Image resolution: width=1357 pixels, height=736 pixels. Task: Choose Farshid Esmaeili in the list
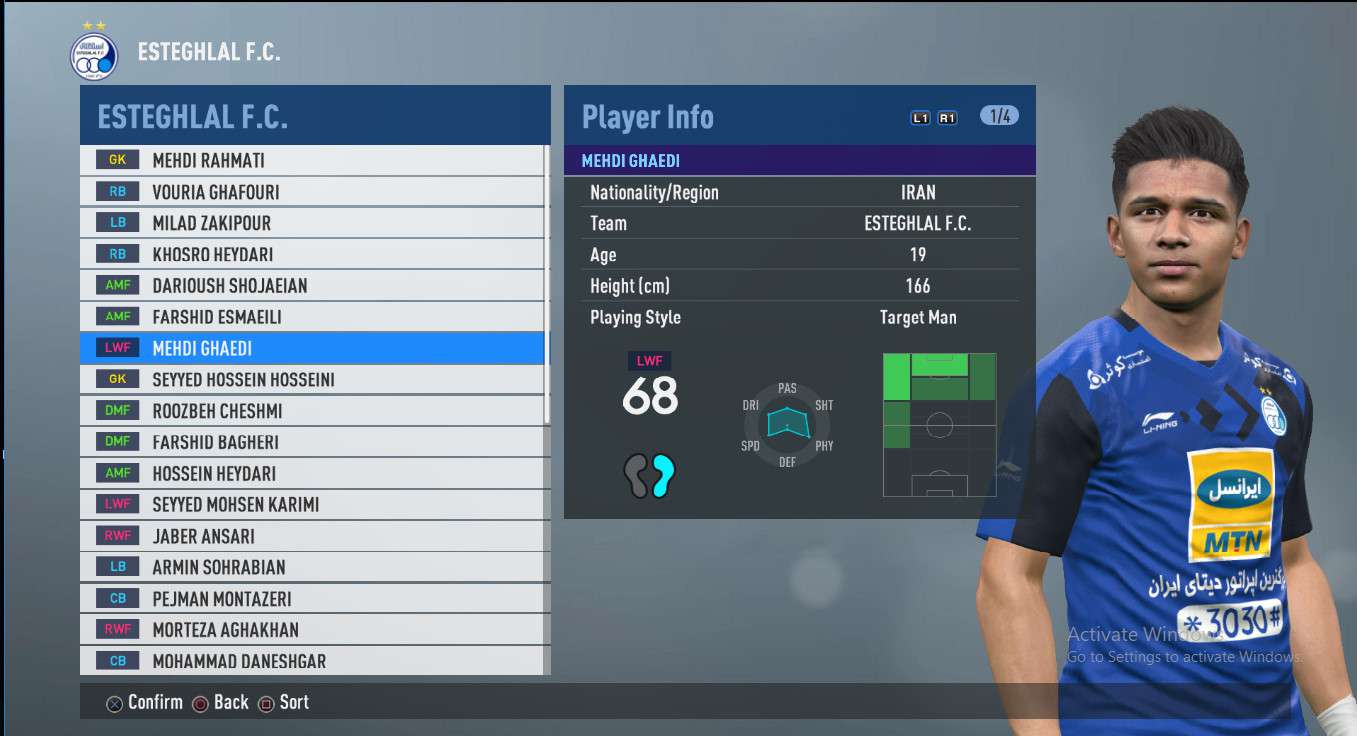tap(312, 317)
